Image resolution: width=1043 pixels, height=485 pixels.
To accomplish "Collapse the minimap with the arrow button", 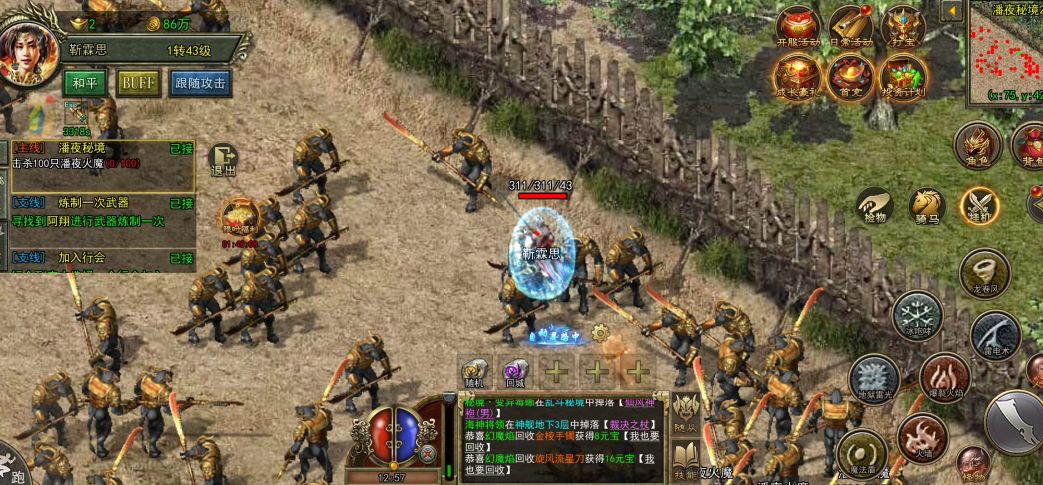I will click(x=951, y=10).
